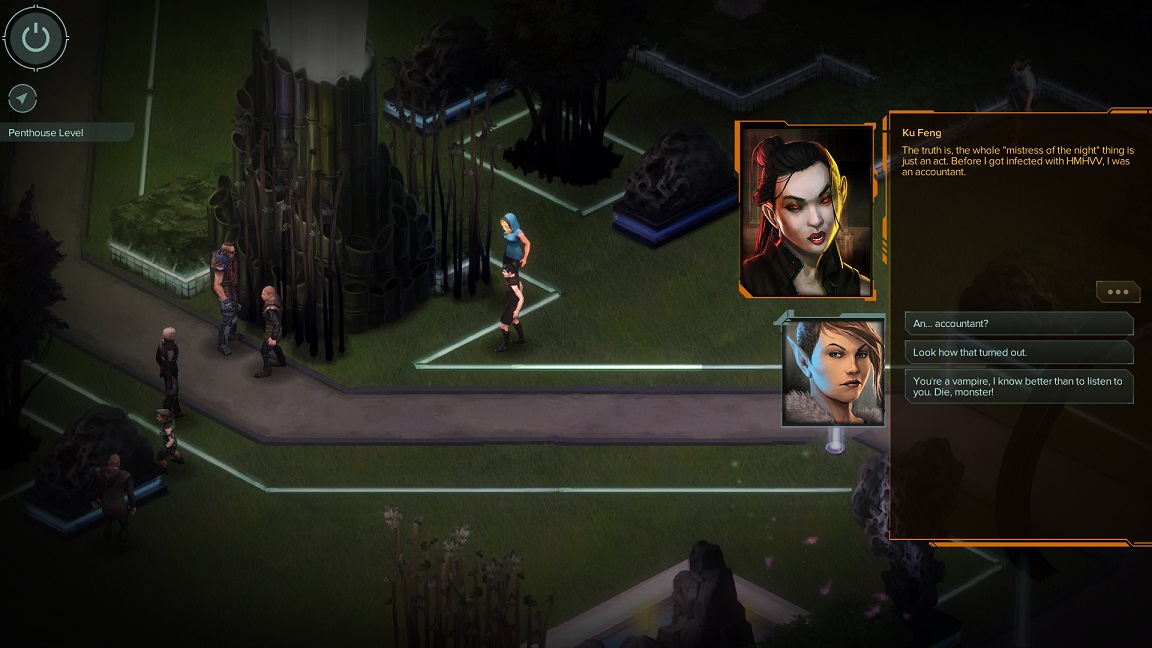This screenshot has width=1152, height=648.
Task: Click the navigation arrow icon
Action: (22, 98)
